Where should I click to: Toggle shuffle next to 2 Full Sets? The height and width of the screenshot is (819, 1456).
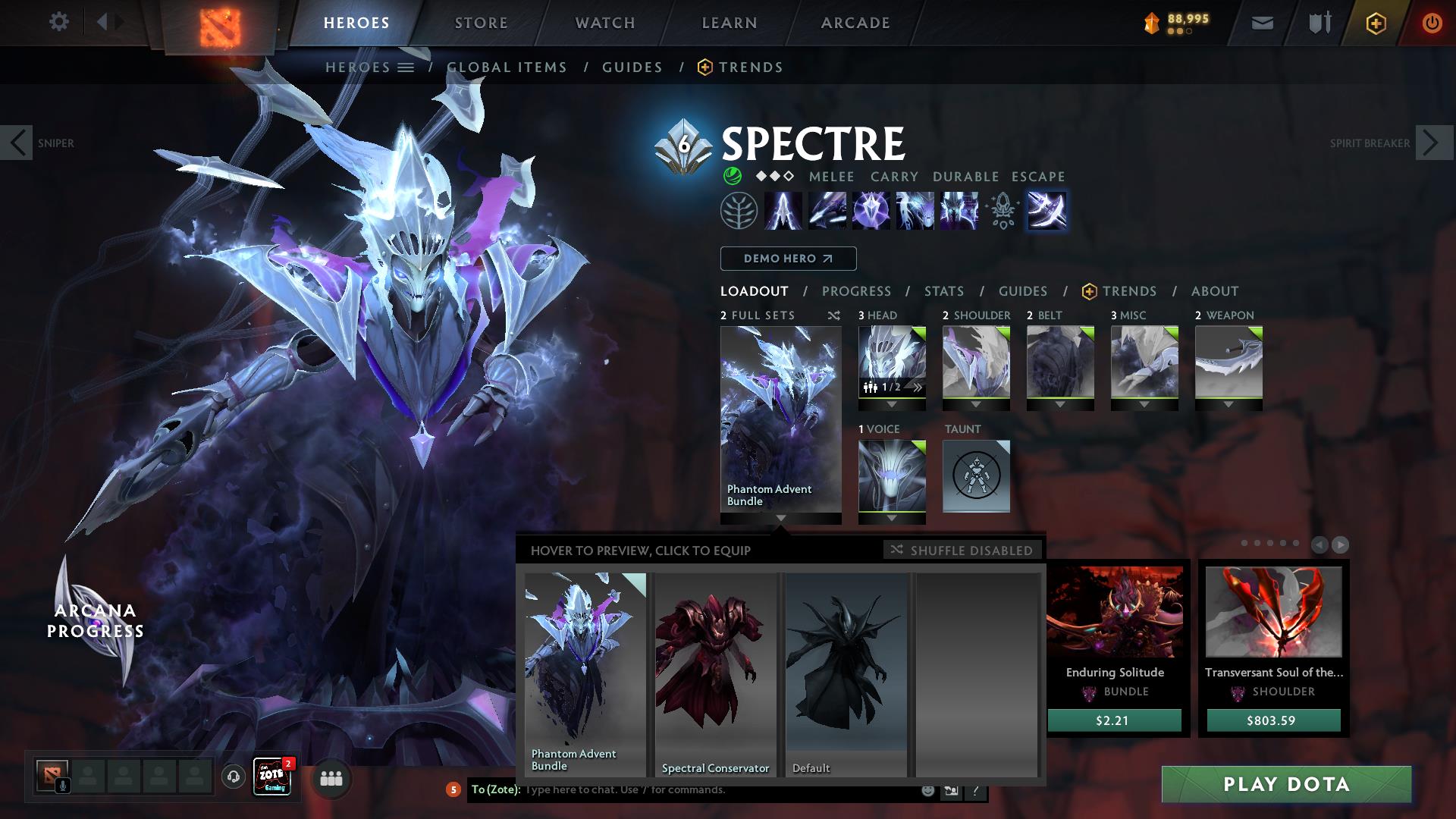click(x=833, y=315)
